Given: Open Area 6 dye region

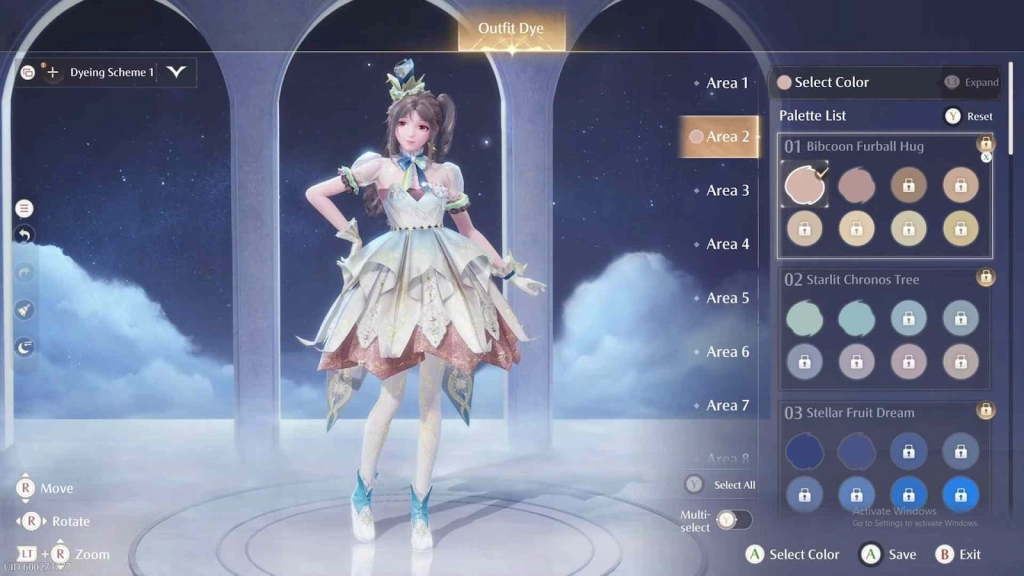Looking at the screenshot, I should [727, 352].
